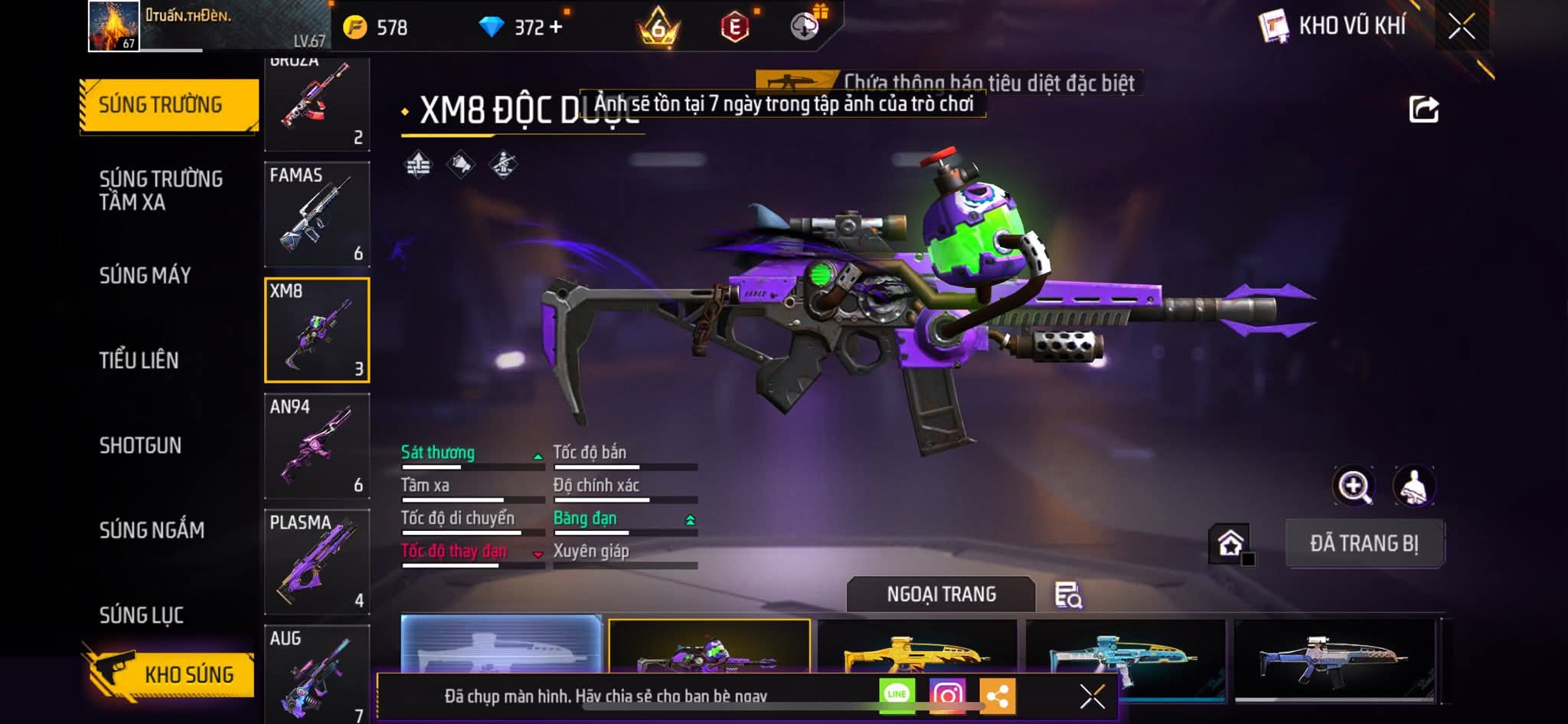Pick the AUG weapon tile
1568x724 pixels.
coord(317,674)
